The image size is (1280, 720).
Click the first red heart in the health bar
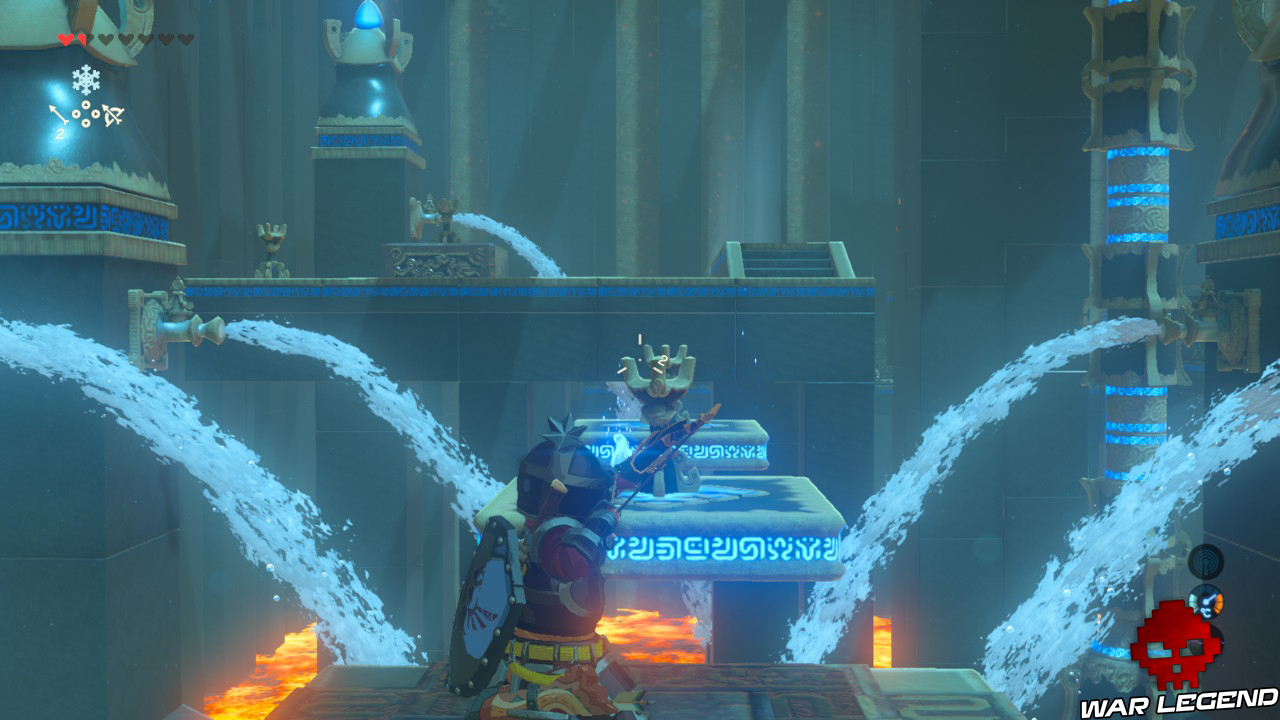click(66, 40)
